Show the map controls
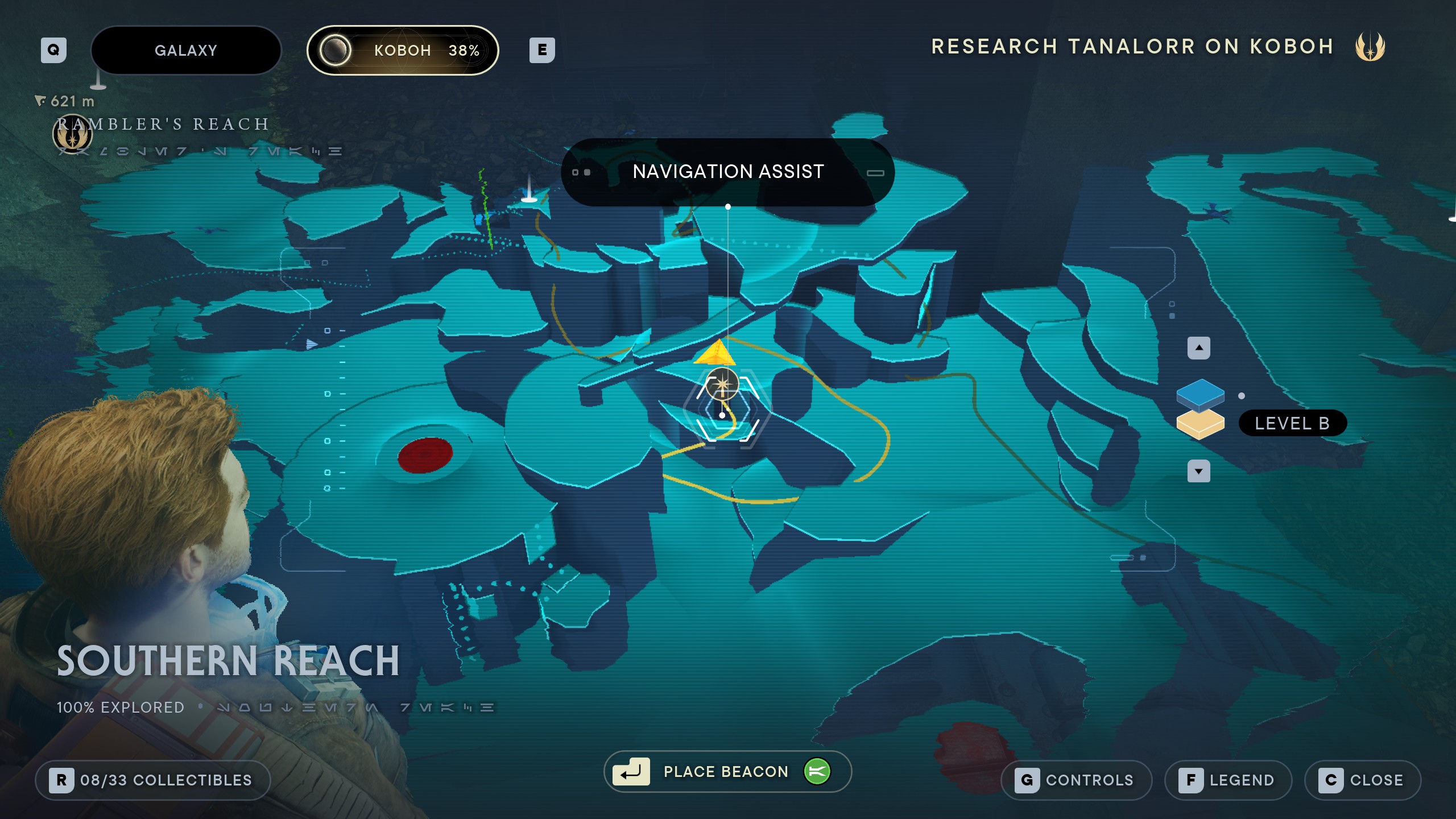Viewport: 1456px width, 819px height. (1076, 780)
